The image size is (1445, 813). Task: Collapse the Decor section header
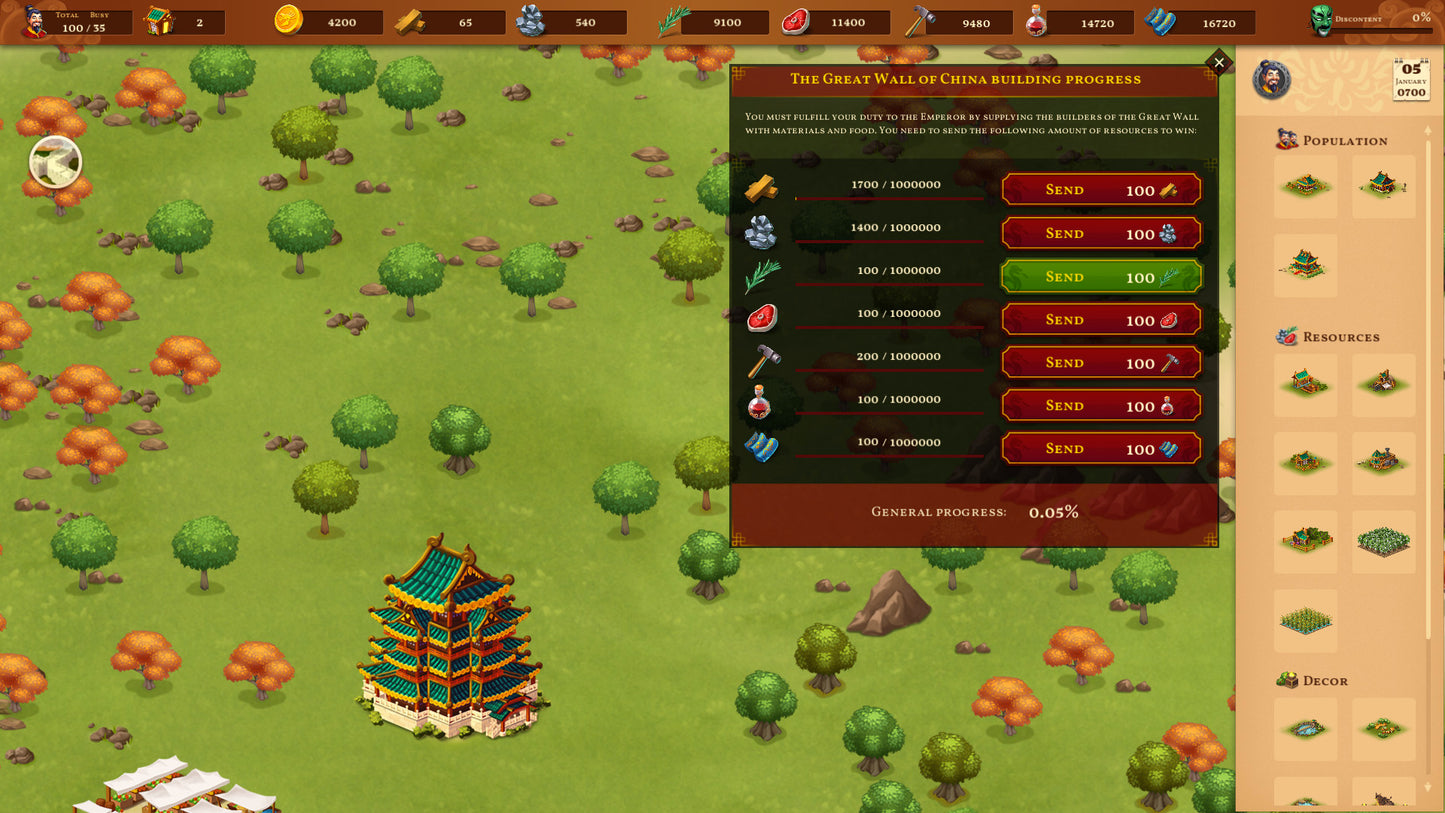coord(1319,681)
